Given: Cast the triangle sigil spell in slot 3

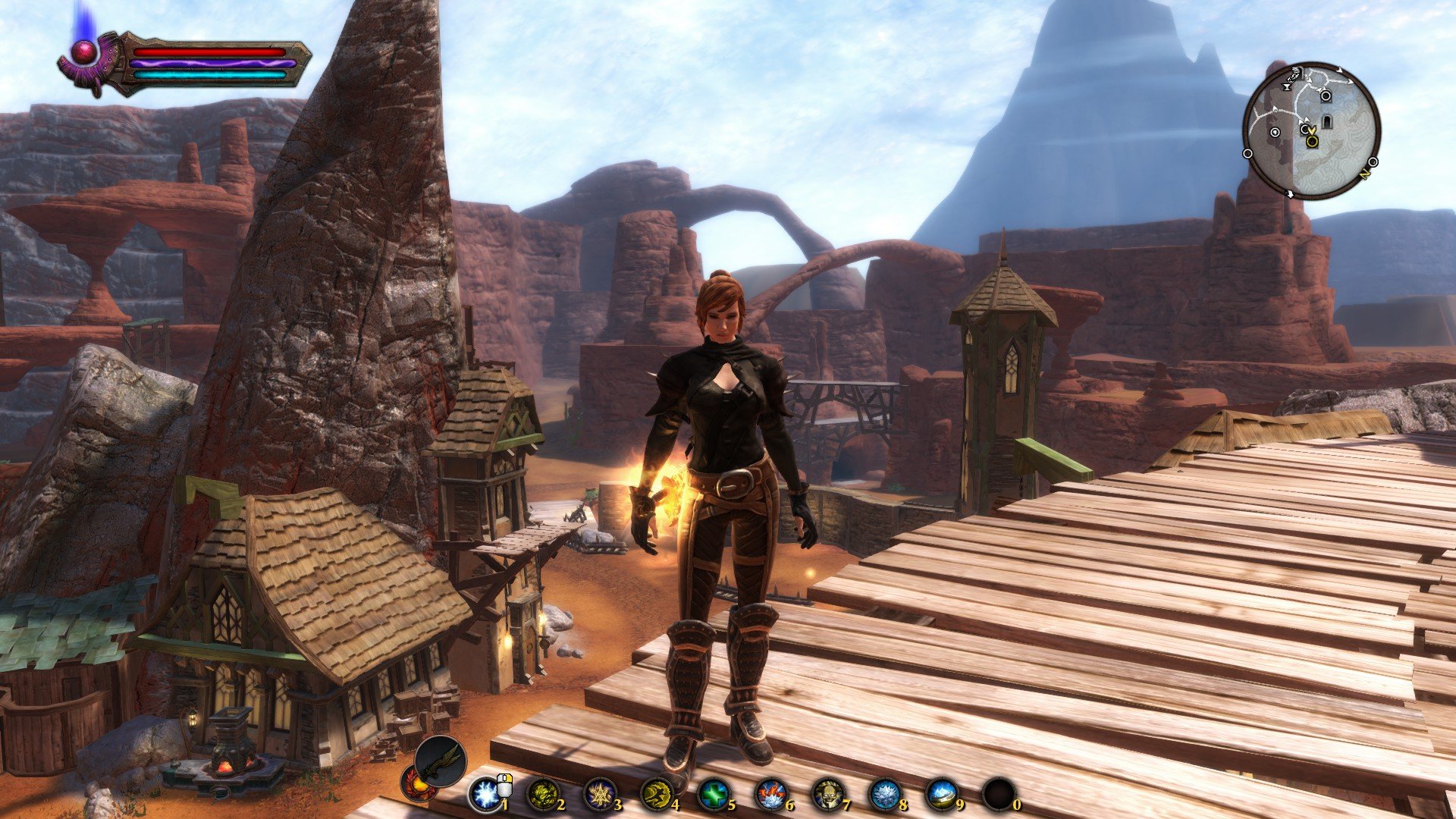Looking at the screenshot, I should coord(599,795).
